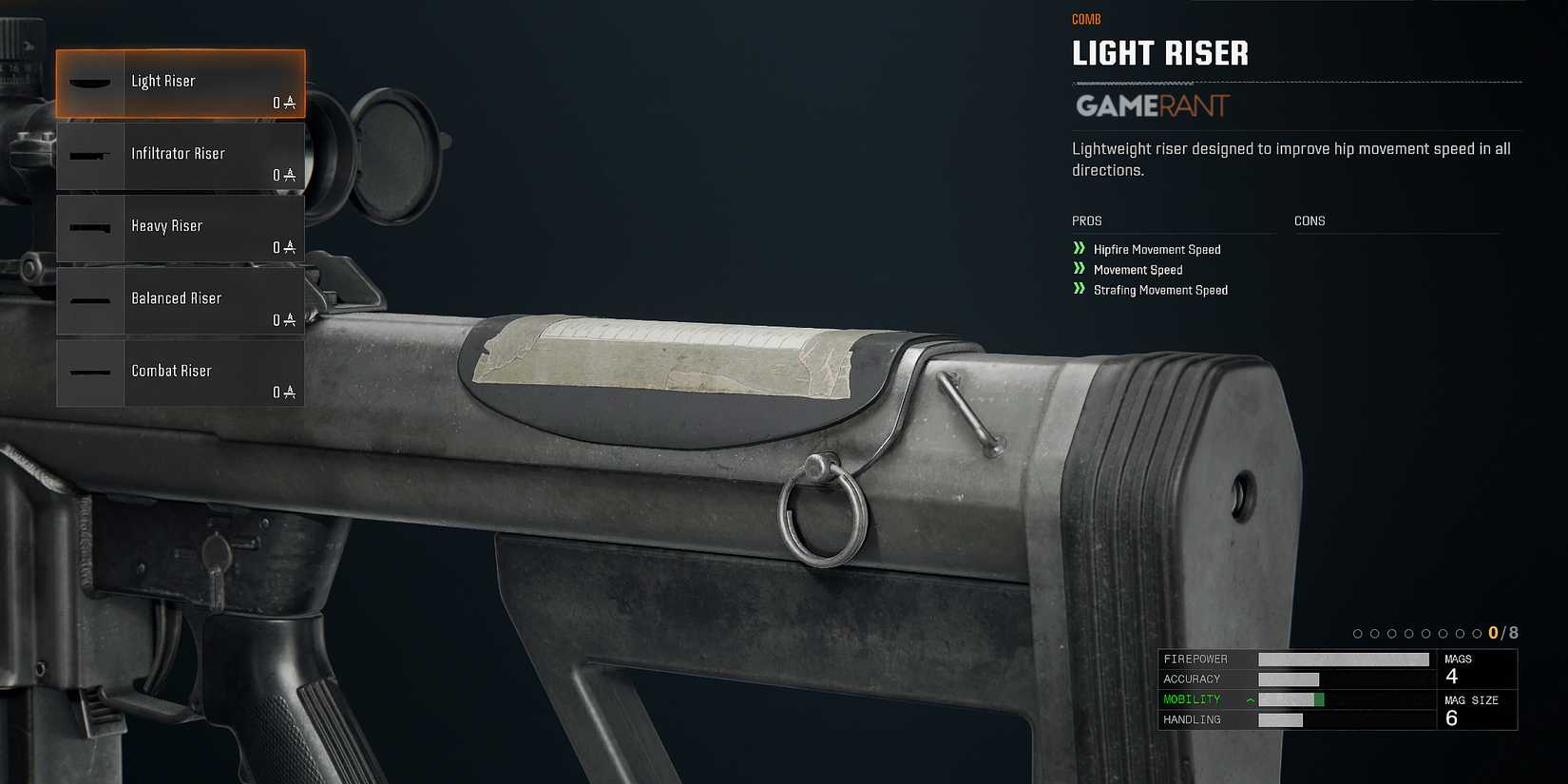The width and height of the screenshot is (1568, 784).
Task: Select the Light Riser attachment icon
Action: [91, 84]
